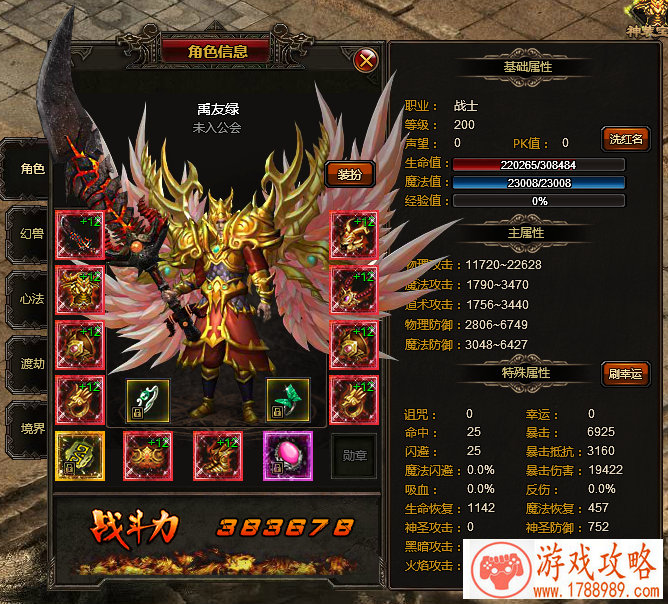
Task: Select the golden boots slot
Action: point(217,454)
